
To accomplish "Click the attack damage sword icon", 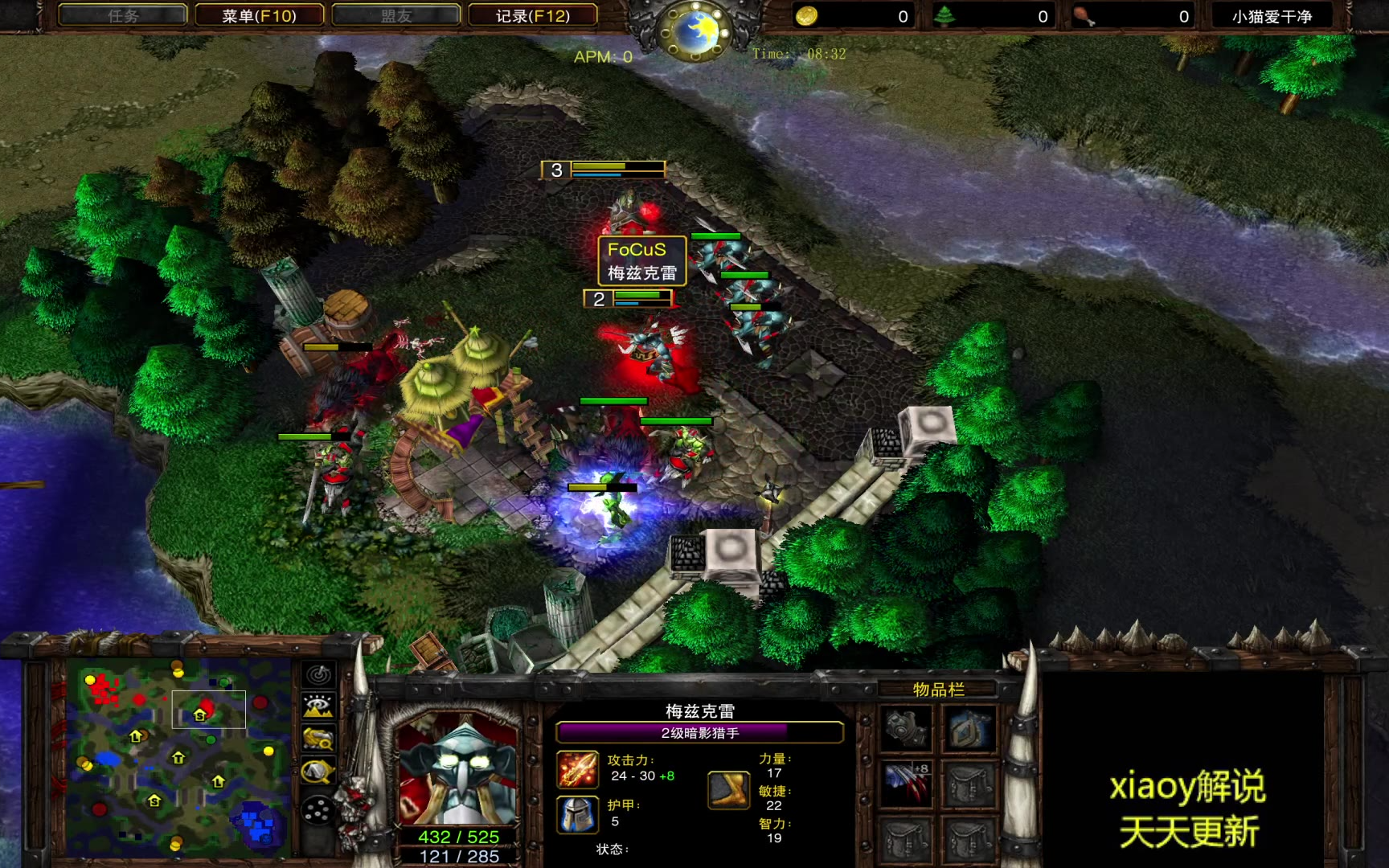I will (578, 770).
